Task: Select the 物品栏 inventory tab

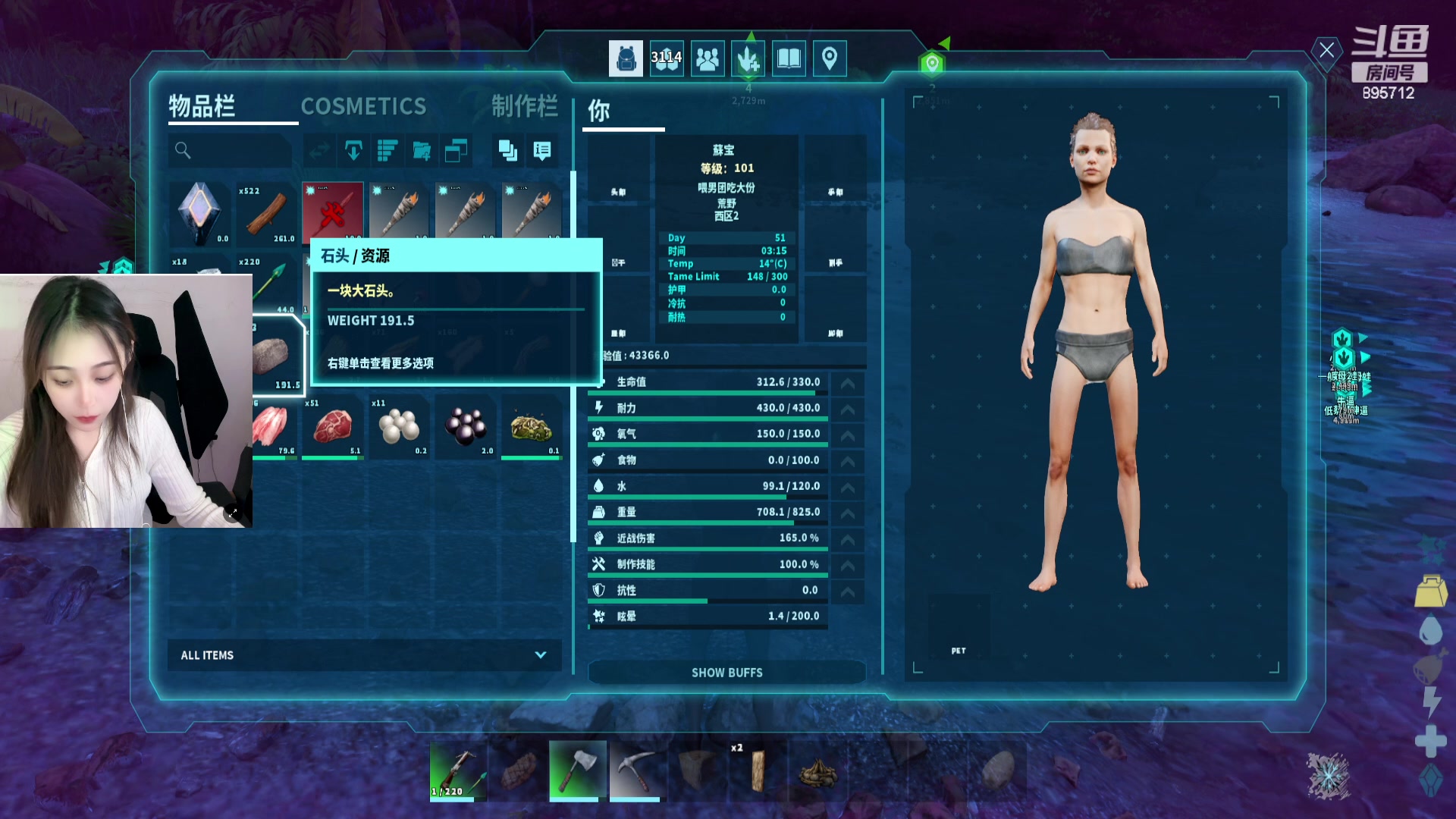Action: (202, 107)
